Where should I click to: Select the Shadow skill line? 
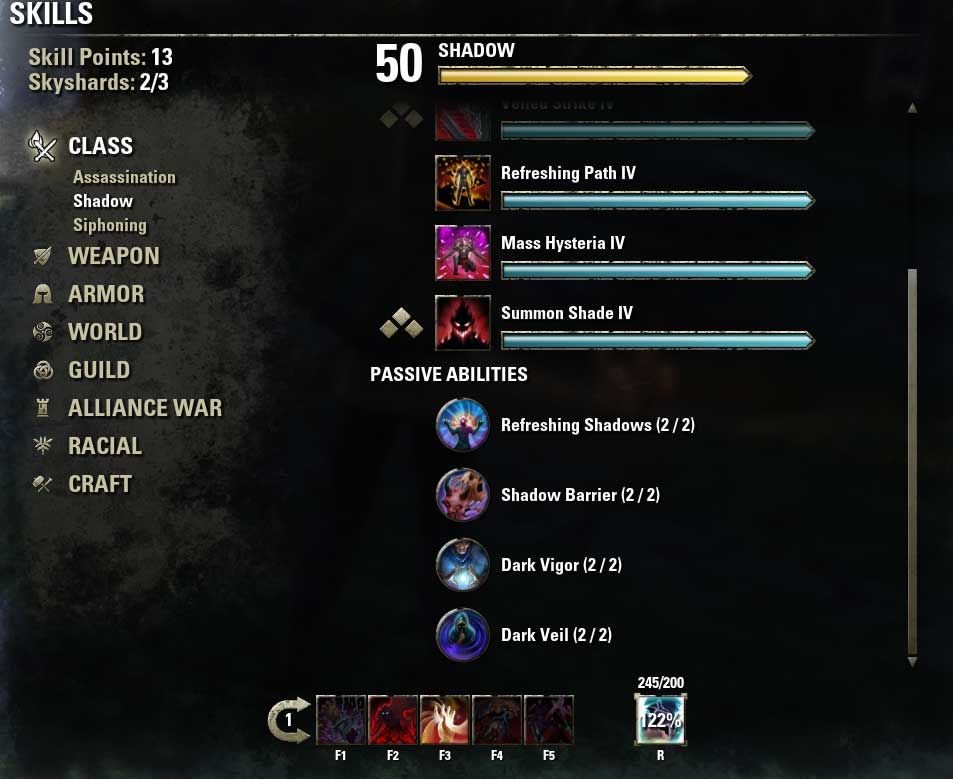click(103, 201)
